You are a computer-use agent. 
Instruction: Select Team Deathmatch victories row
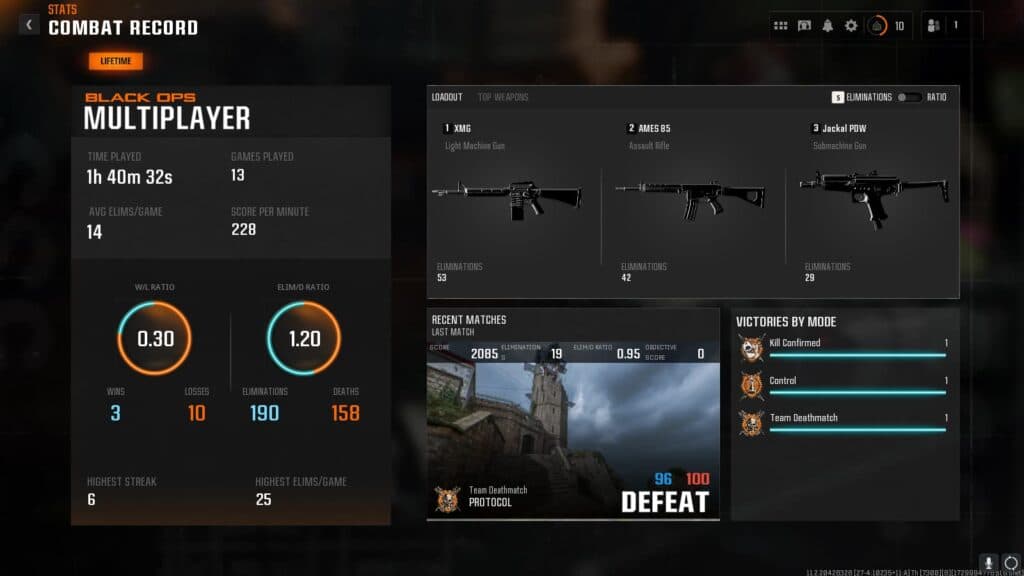(844, 423)
